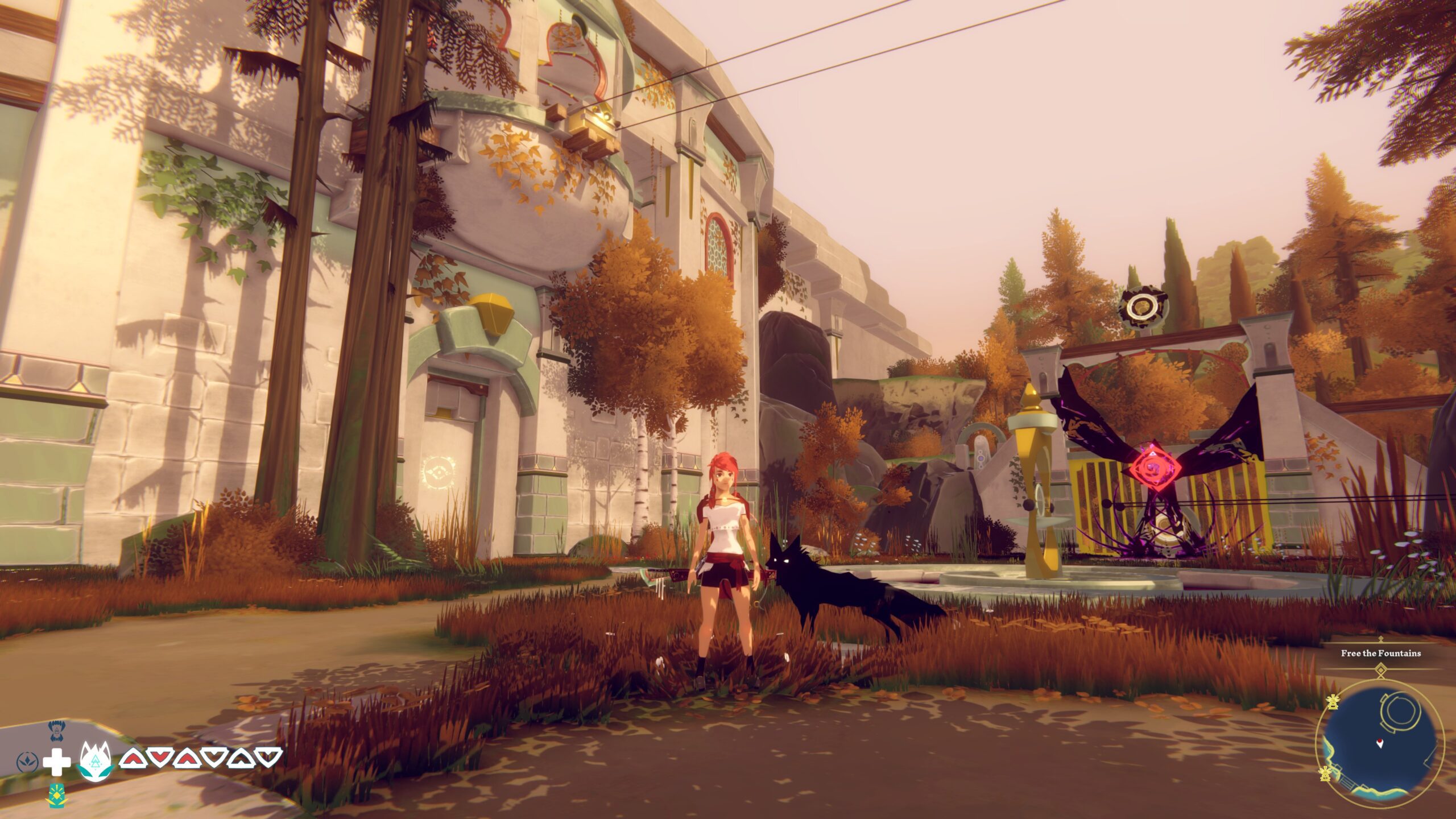
Task: Select the circled lotus ability icon
Action: tap(27, 762)
